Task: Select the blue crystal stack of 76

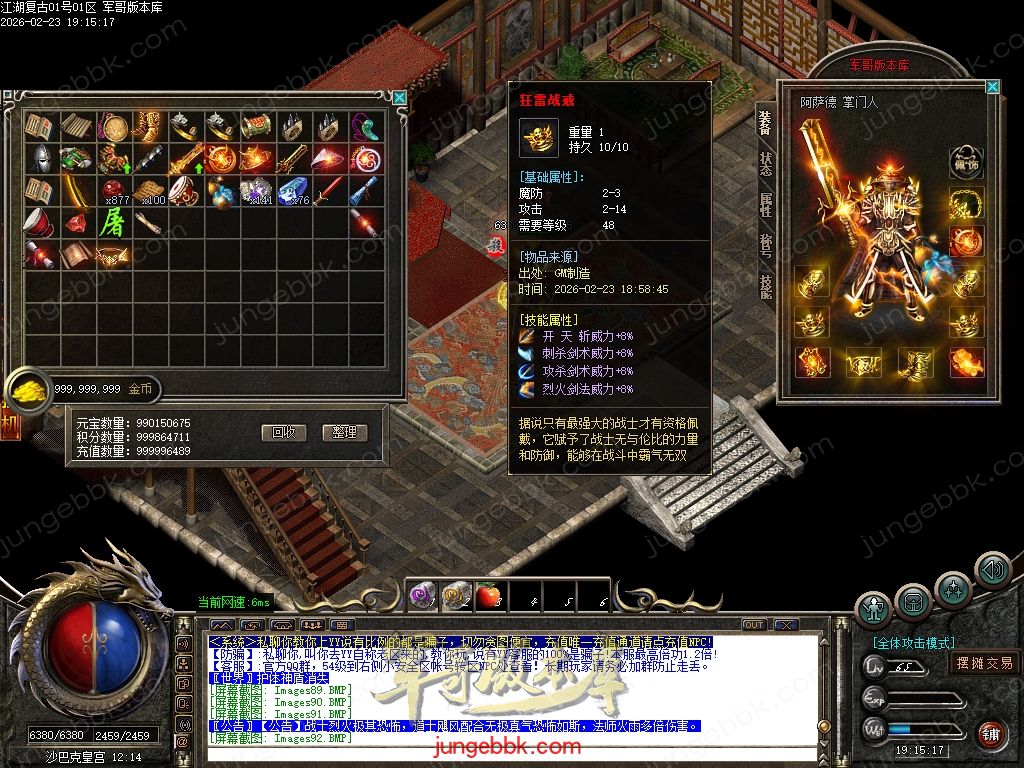Action: click(295, 190)
